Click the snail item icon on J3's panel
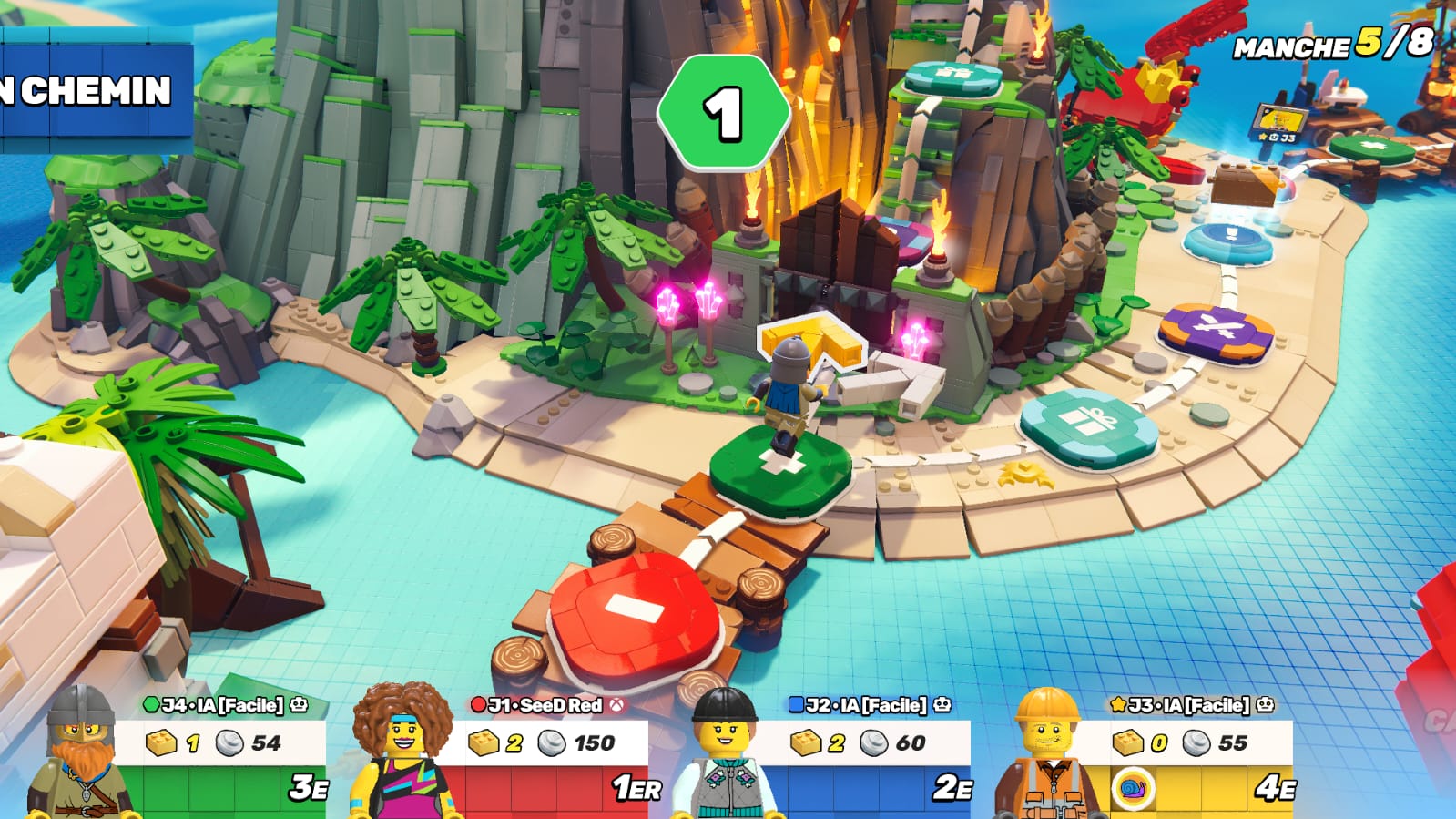 [x=1134, y=788]
